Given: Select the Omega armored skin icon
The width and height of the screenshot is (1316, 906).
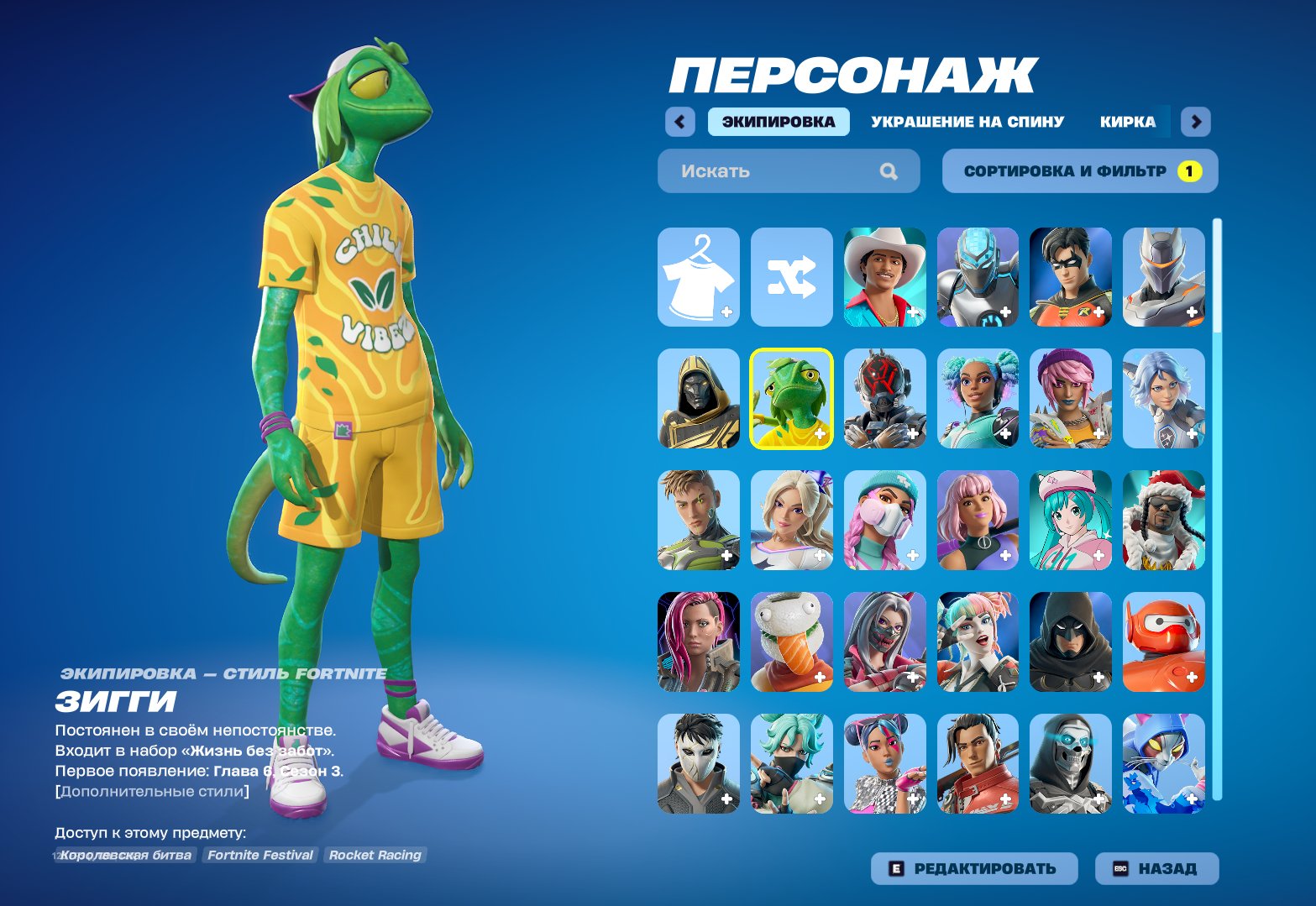Looking at the screenshot, I should pos(1163,277).
